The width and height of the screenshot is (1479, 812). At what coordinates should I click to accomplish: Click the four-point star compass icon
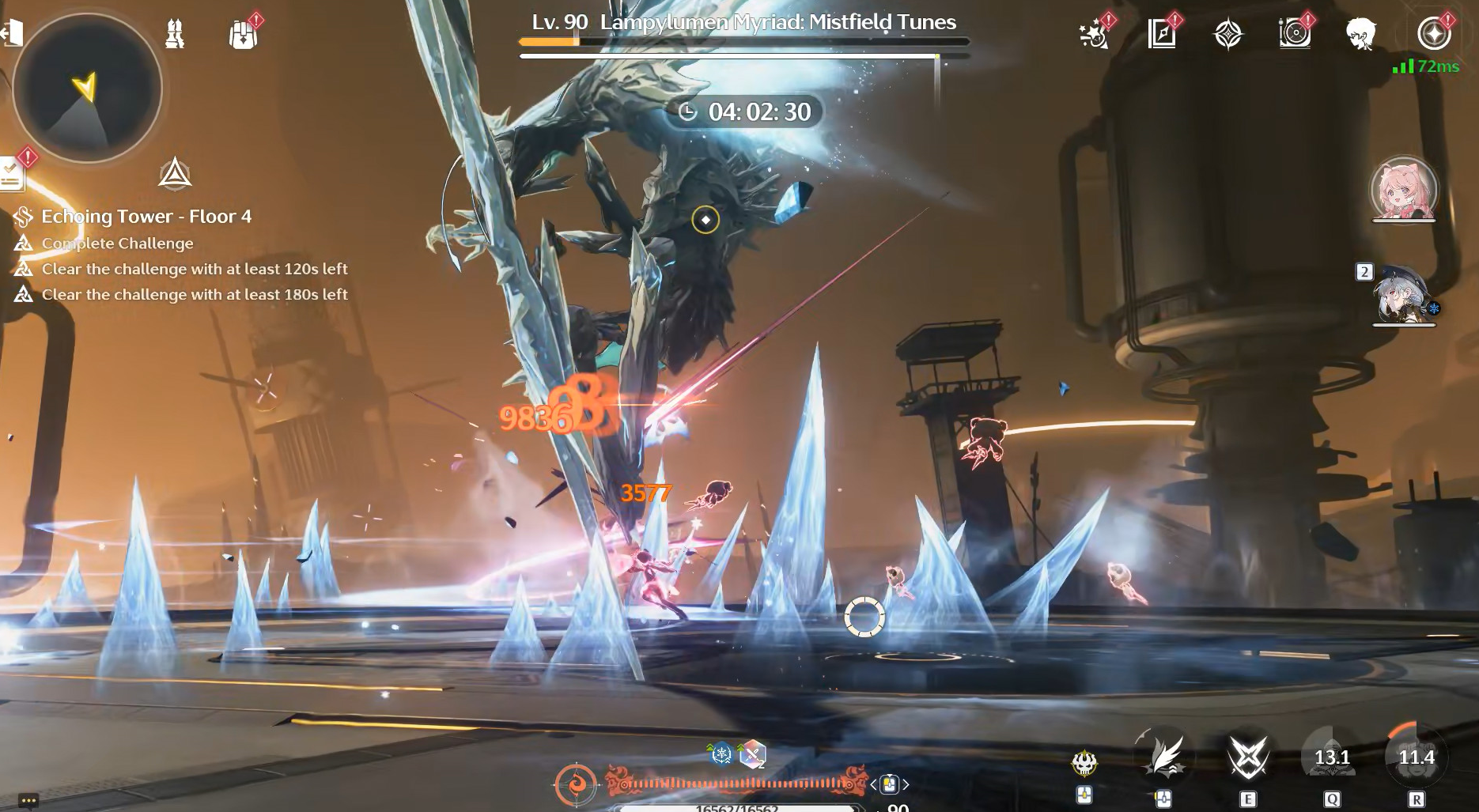[x=1227, y=35]
